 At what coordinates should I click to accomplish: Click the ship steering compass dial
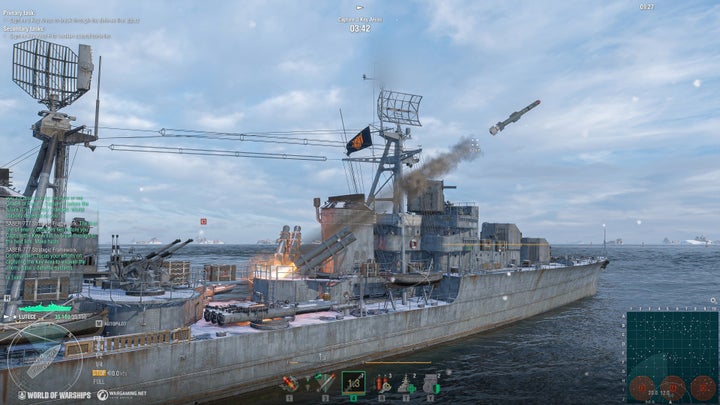click(44, 359)
